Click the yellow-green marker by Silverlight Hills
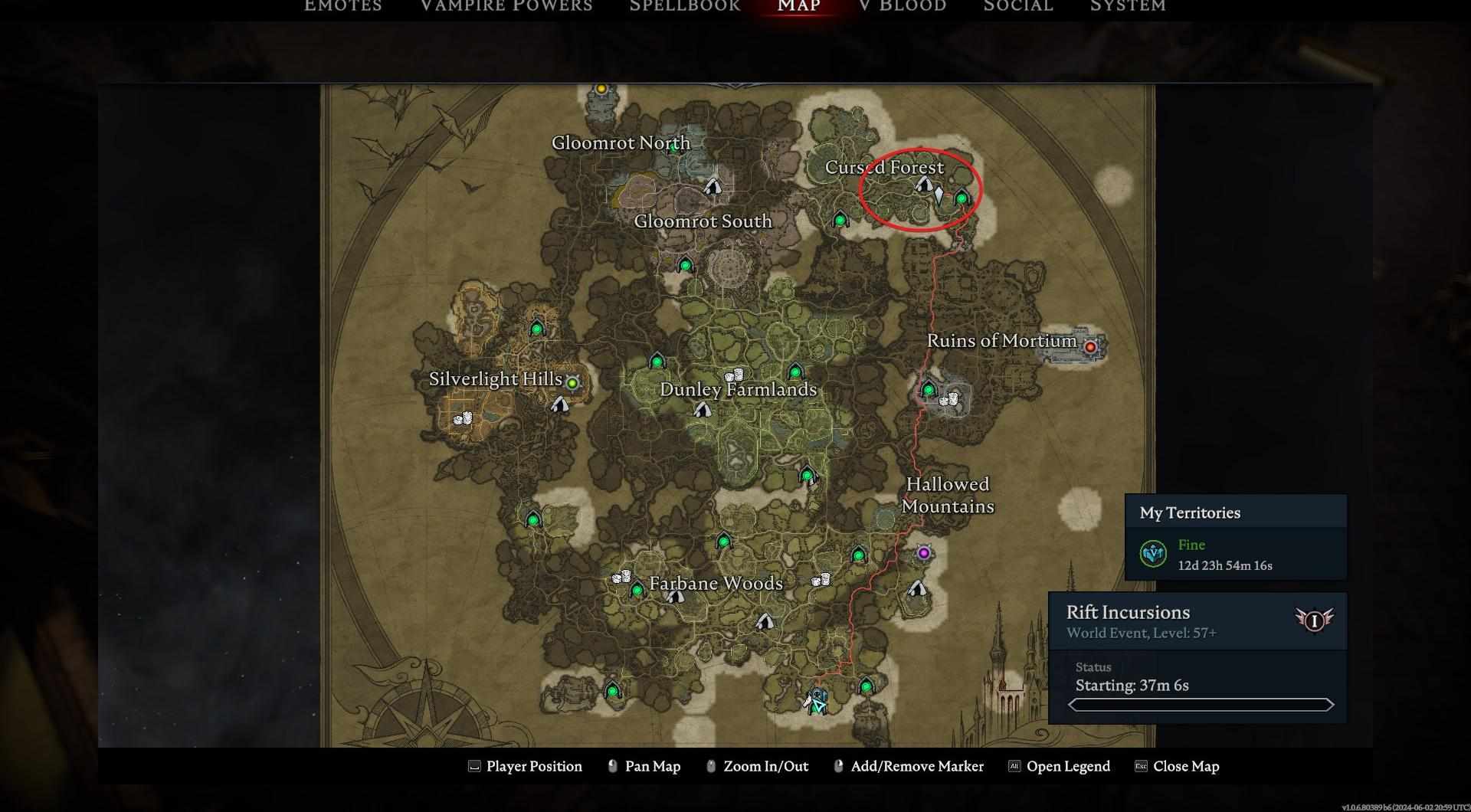Viewport: 1471px width, 812px height. click(x=572, y=382)
